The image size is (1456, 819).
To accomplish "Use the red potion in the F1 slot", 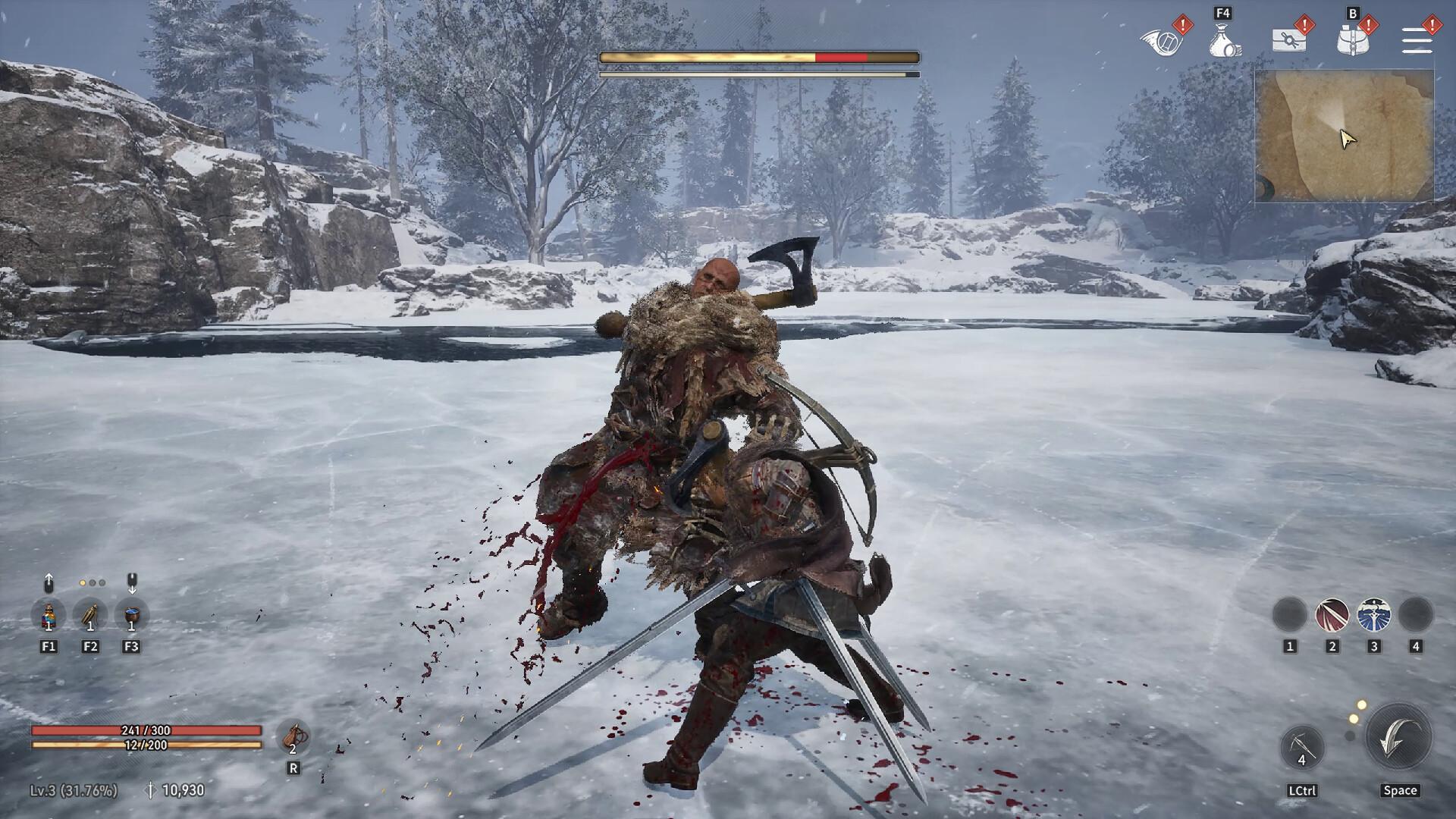I will (x=49, y=615).
